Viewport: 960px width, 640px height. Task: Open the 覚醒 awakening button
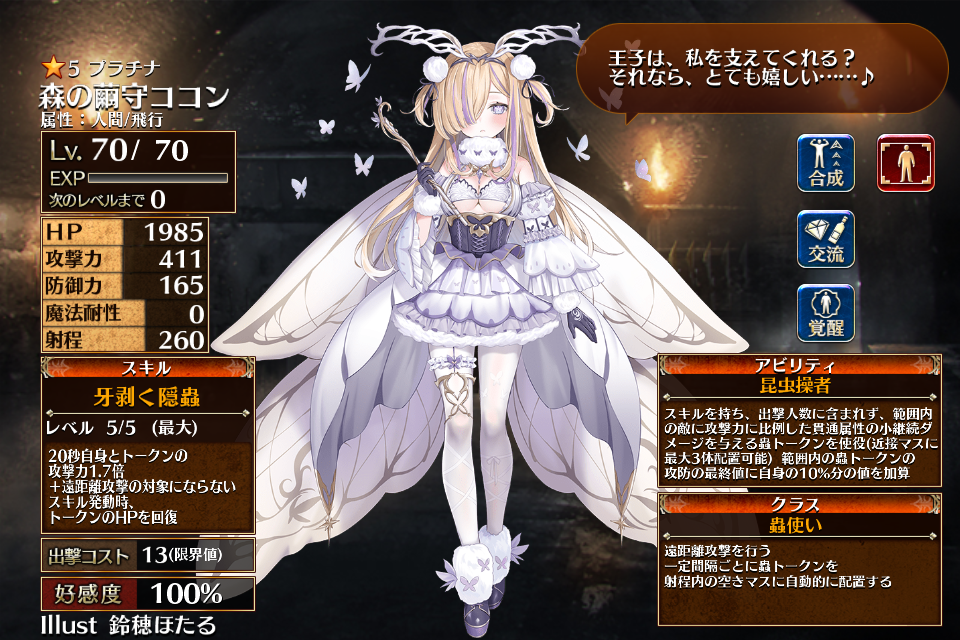[x=826, y=314]
